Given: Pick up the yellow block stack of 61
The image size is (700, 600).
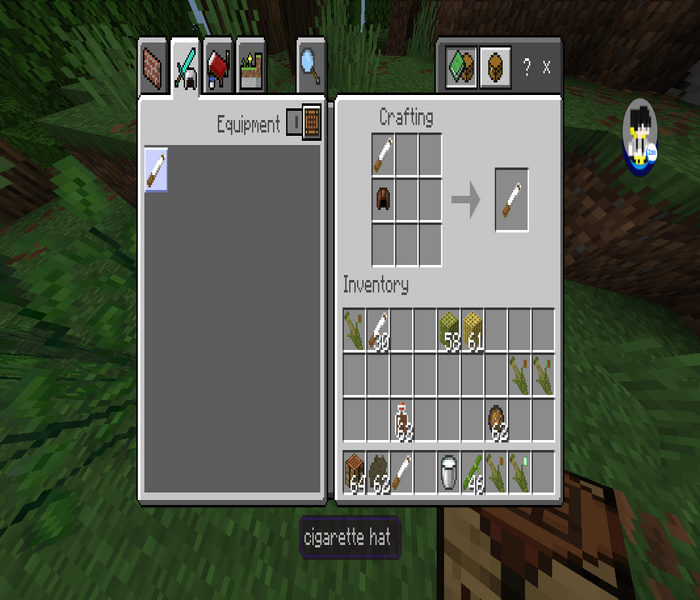Looking at the screenshot, I should [x=473, y=330].
